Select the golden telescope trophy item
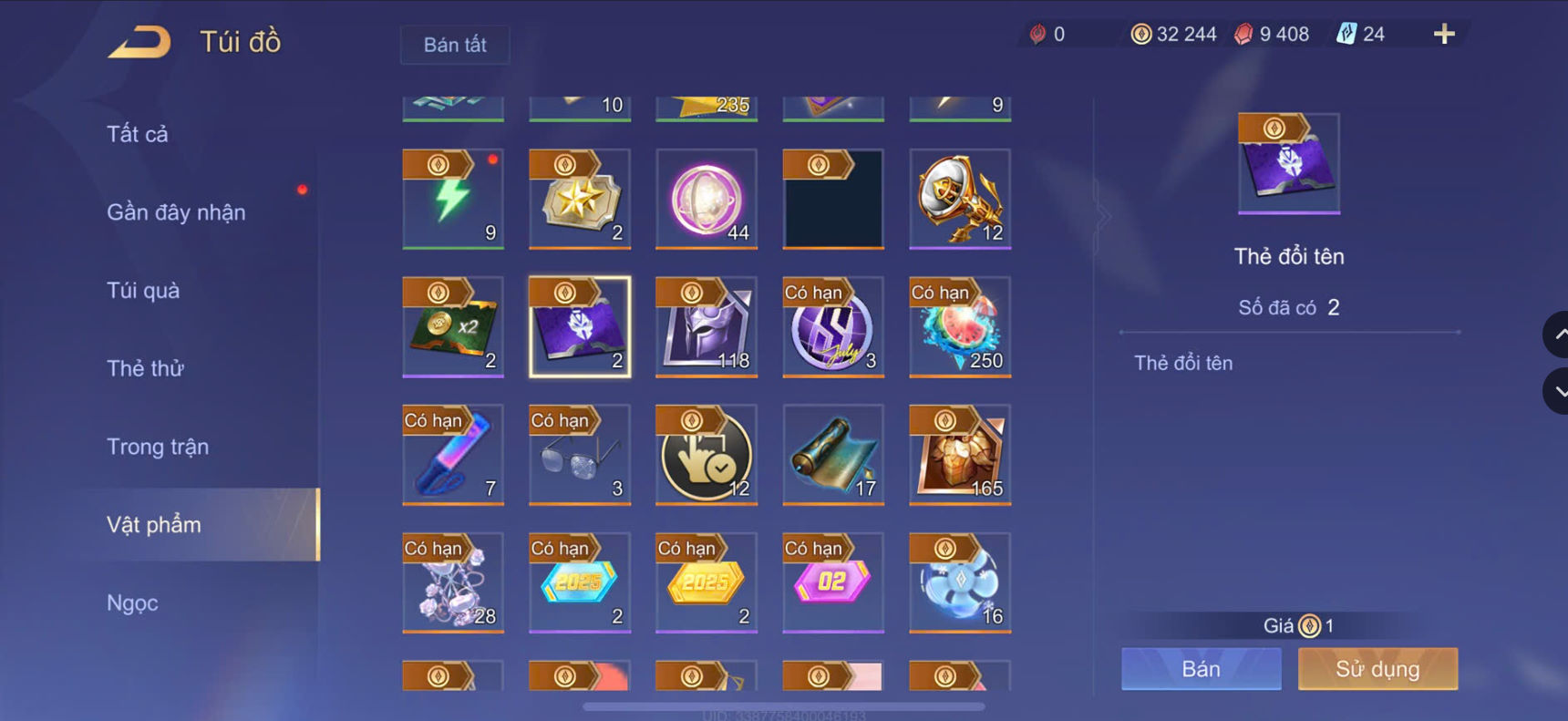The height and width of the screenshot is (721, 1568). 960,199
